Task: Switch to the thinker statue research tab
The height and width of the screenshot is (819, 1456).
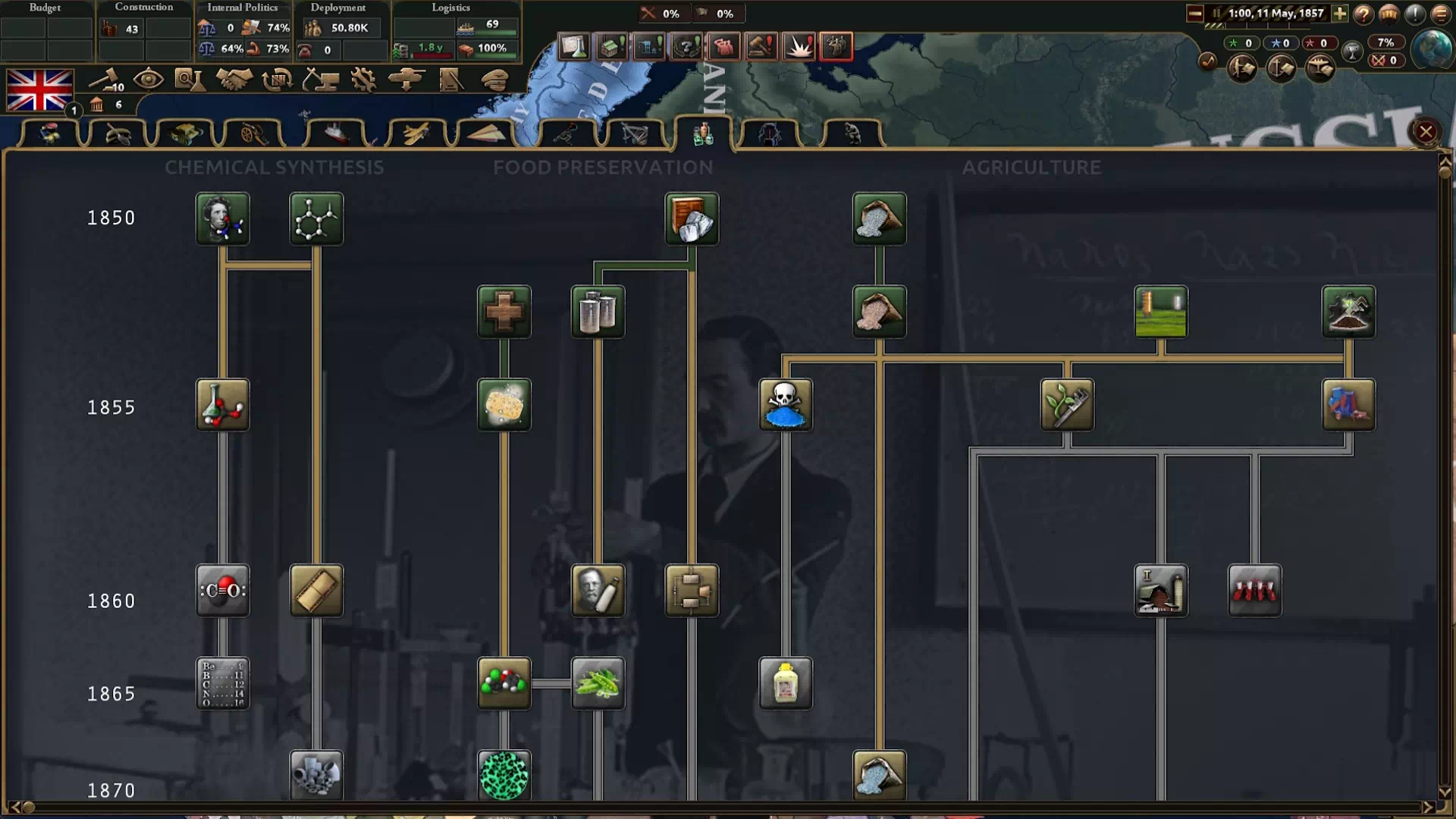Action: [x=852, y=133]
